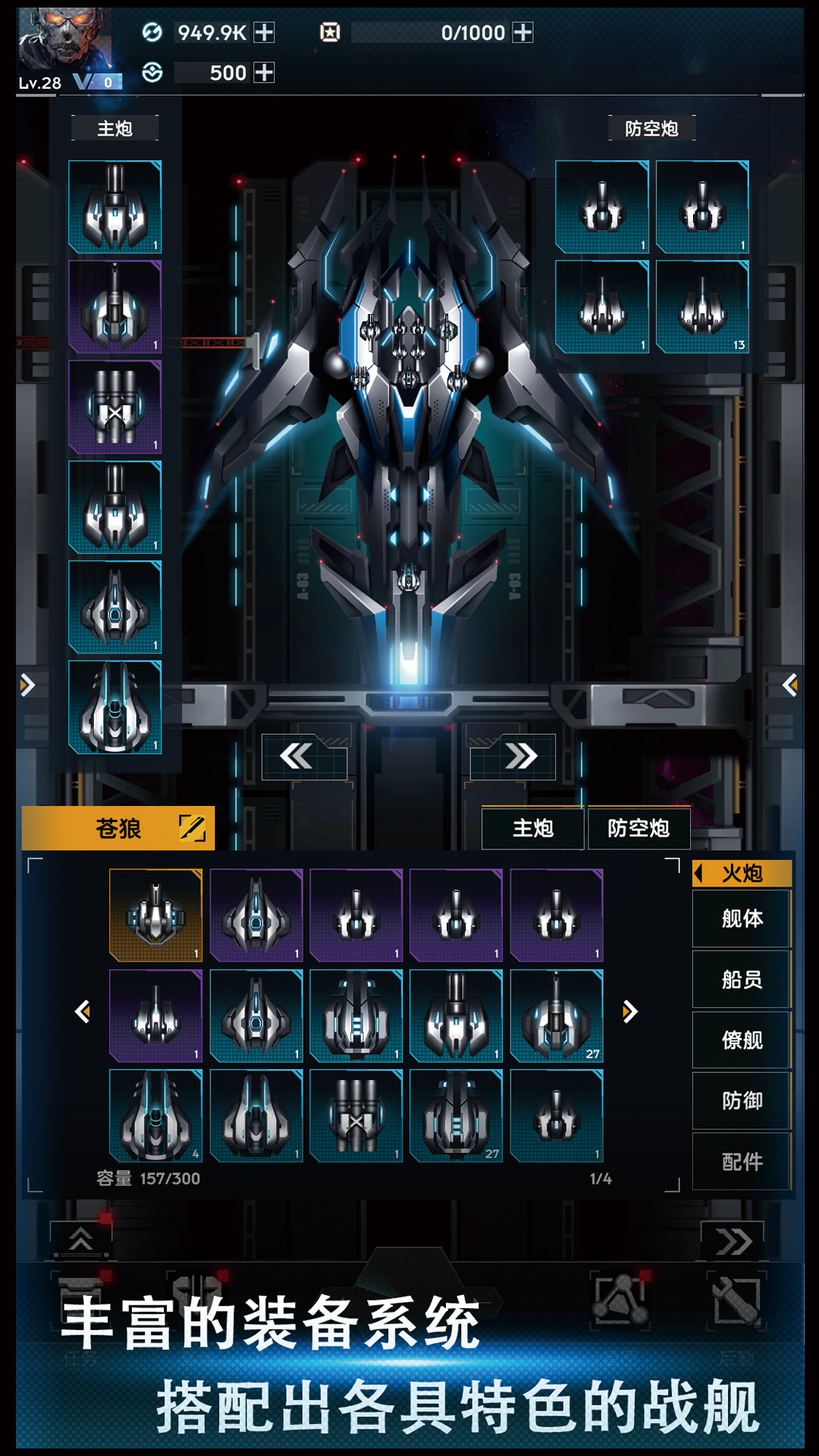Go to next inventory page
819x1456 pixels.
click(629, 1012)
